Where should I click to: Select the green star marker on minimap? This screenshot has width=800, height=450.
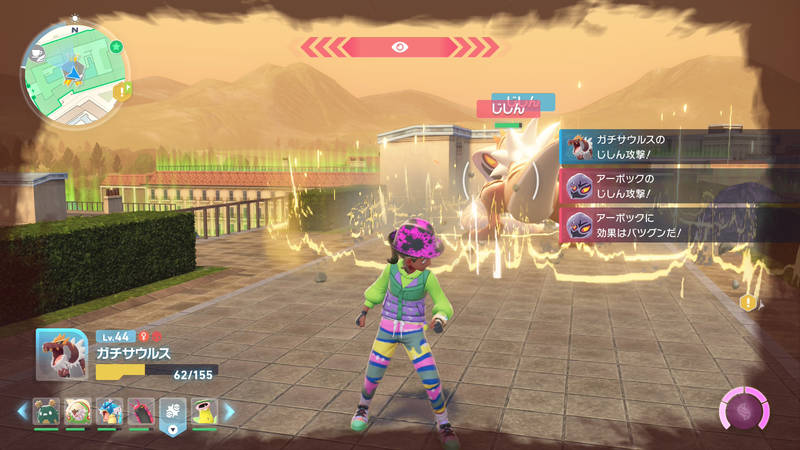pyautogui.click(x=116, y=46)
